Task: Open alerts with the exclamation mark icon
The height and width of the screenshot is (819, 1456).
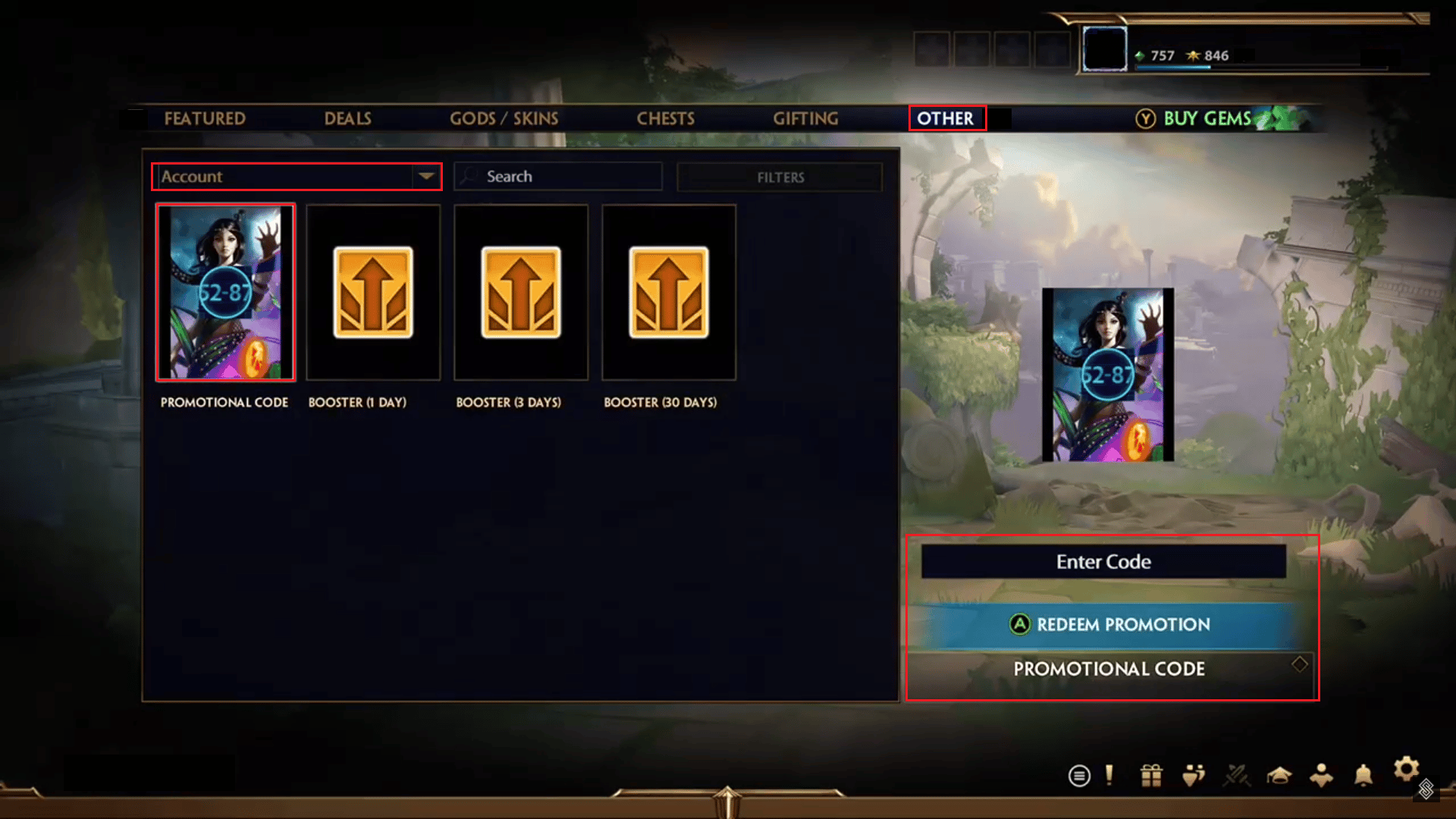Action: tap(1109, 776)
